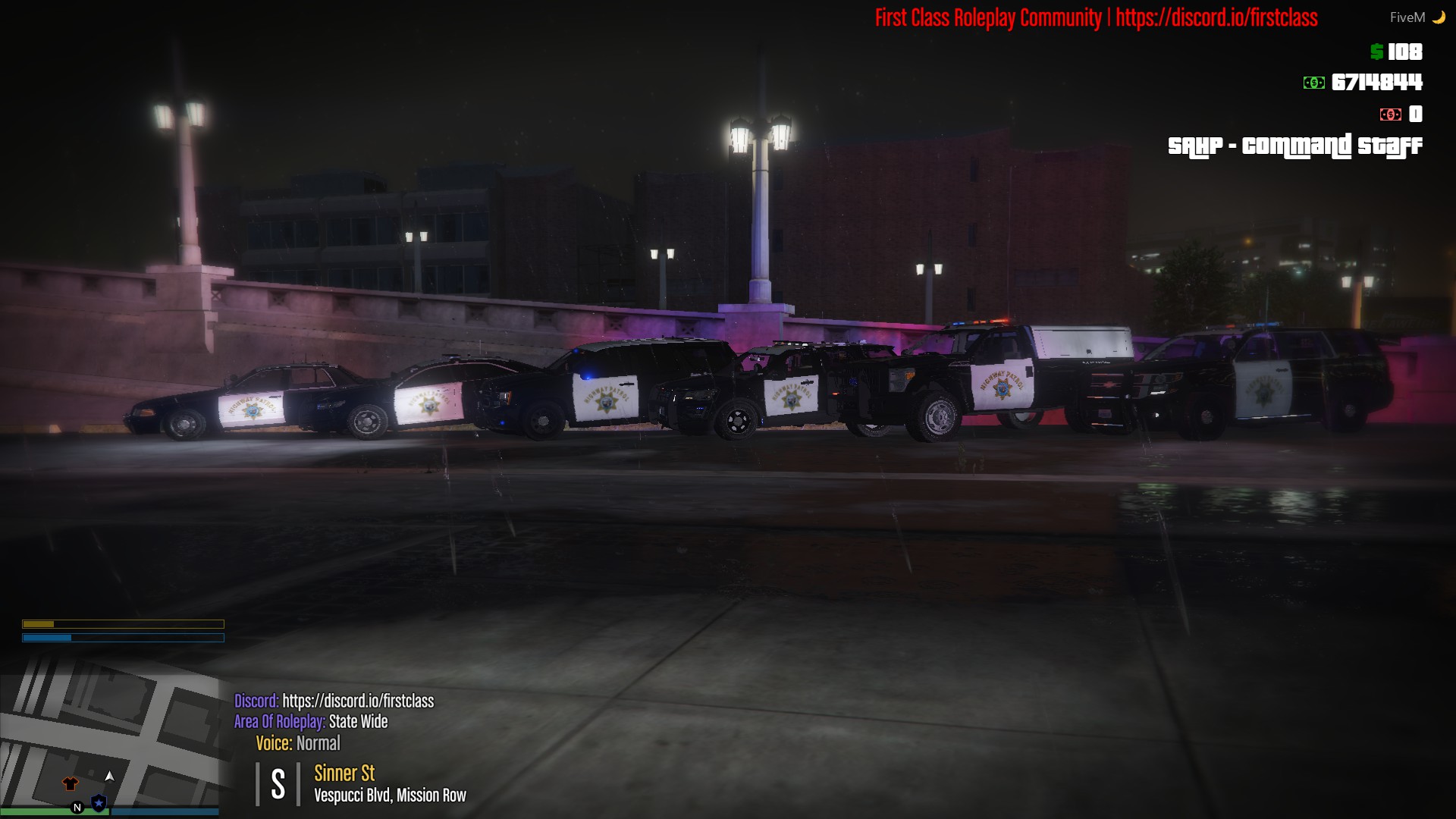
Task: Click the red cash bill icon
Action: 1390,114
